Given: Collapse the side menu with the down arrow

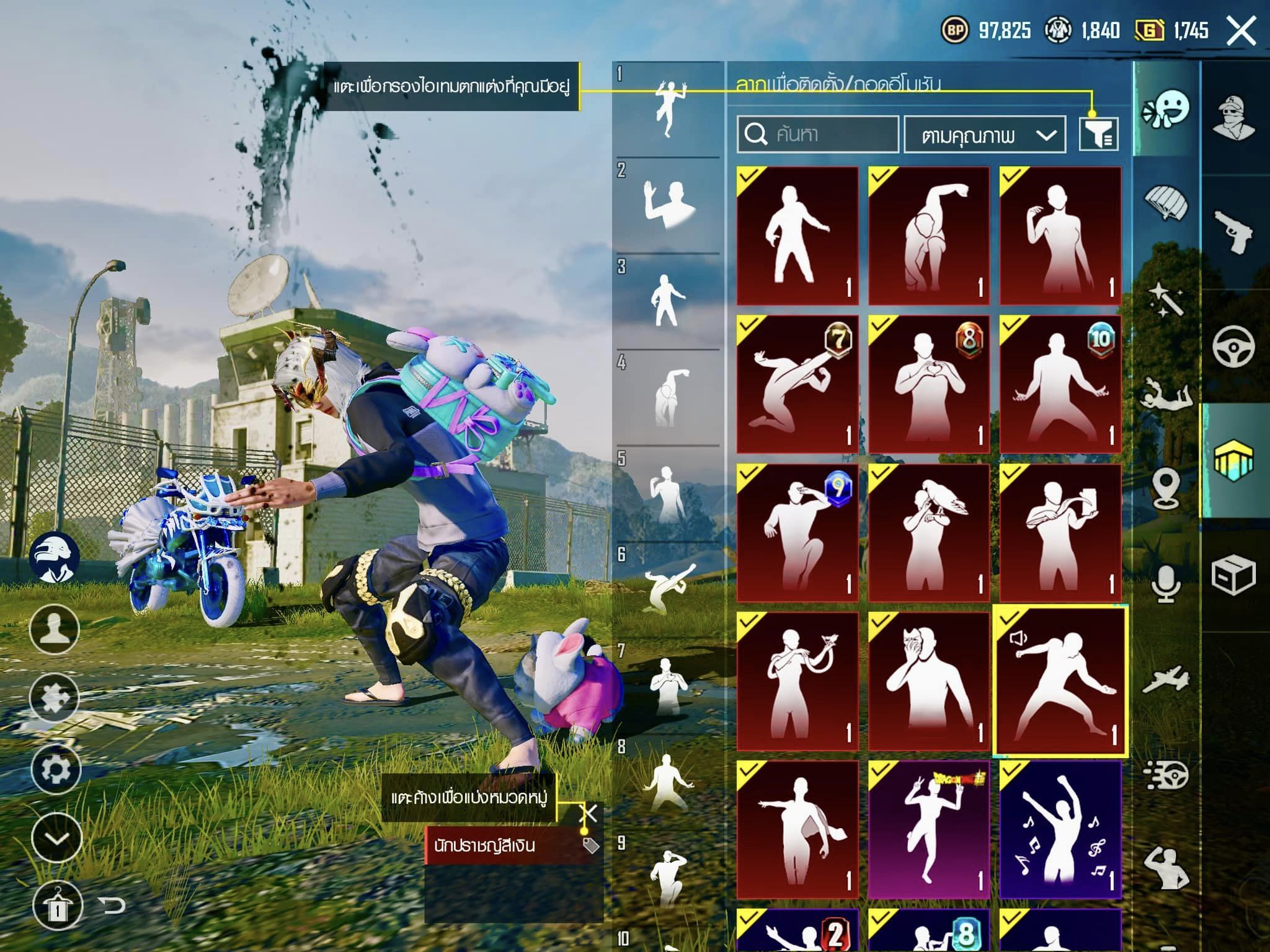Looking at the screenshot, I should 56,839.
